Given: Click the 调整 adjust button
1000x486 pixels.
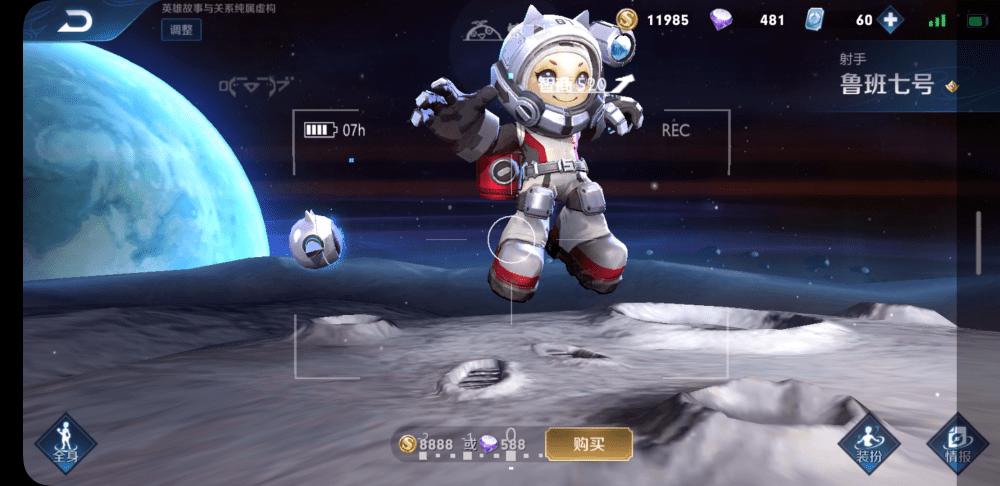Looking at the screenshot, I should click(x=181, y=29).
